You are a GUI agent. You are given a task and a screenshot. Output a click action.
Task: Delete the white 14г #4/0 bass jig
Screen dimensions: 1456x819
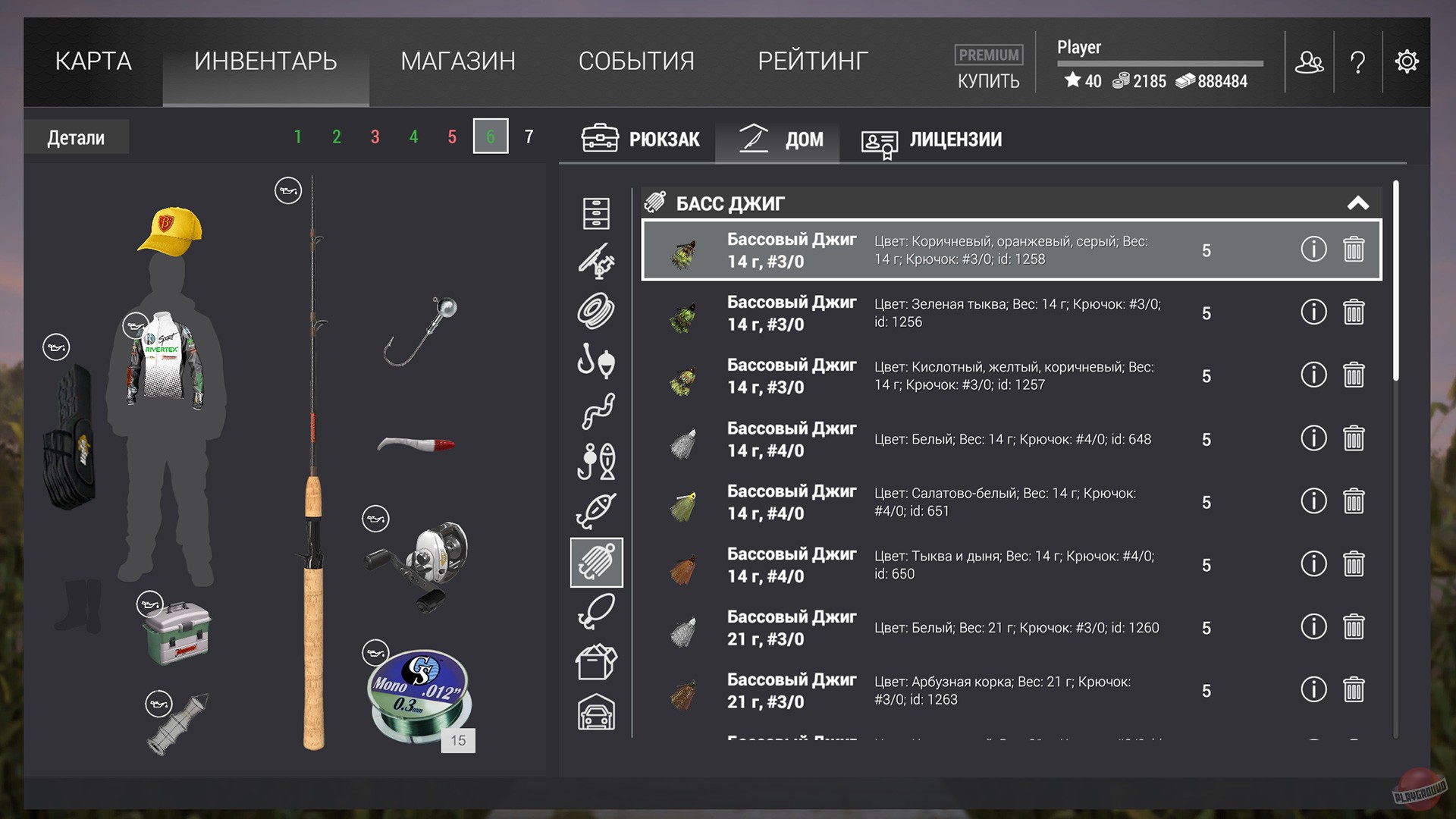(x=1355, y=438)
